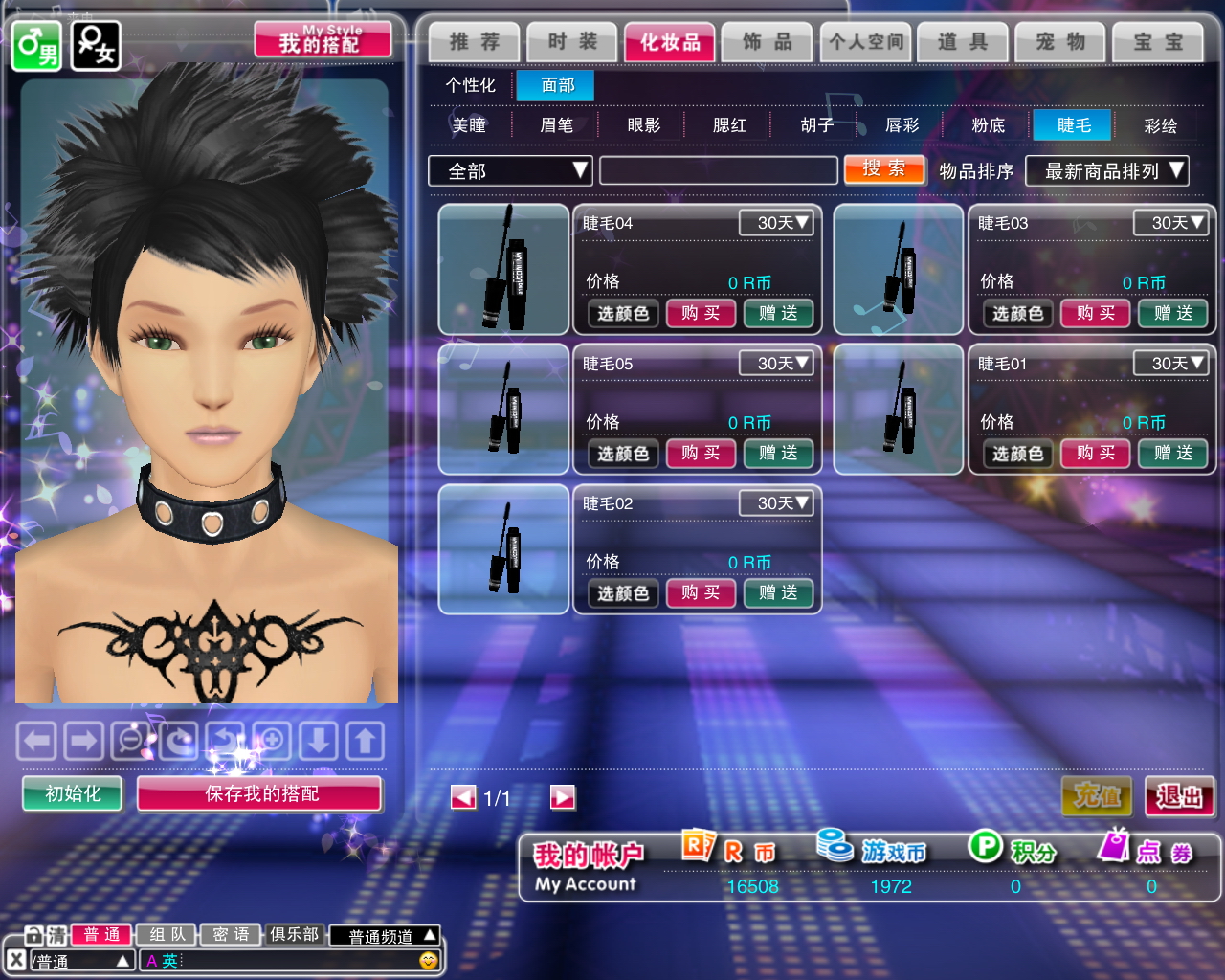Open the 我的搭配 My Style button
The width and height of the screenshot is (1225, 980).
click(323, 40)
